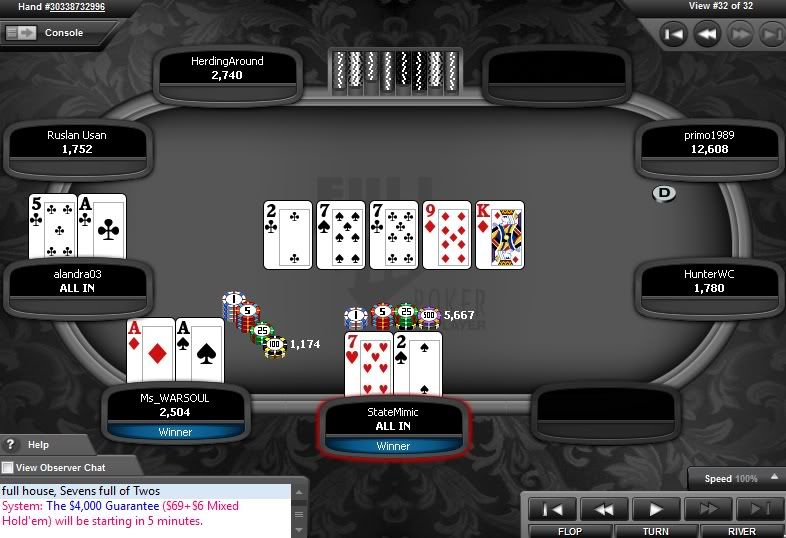Select Ms_WARSOUL's player plate
The image size is (786, 538).
(x=176, y=404)
